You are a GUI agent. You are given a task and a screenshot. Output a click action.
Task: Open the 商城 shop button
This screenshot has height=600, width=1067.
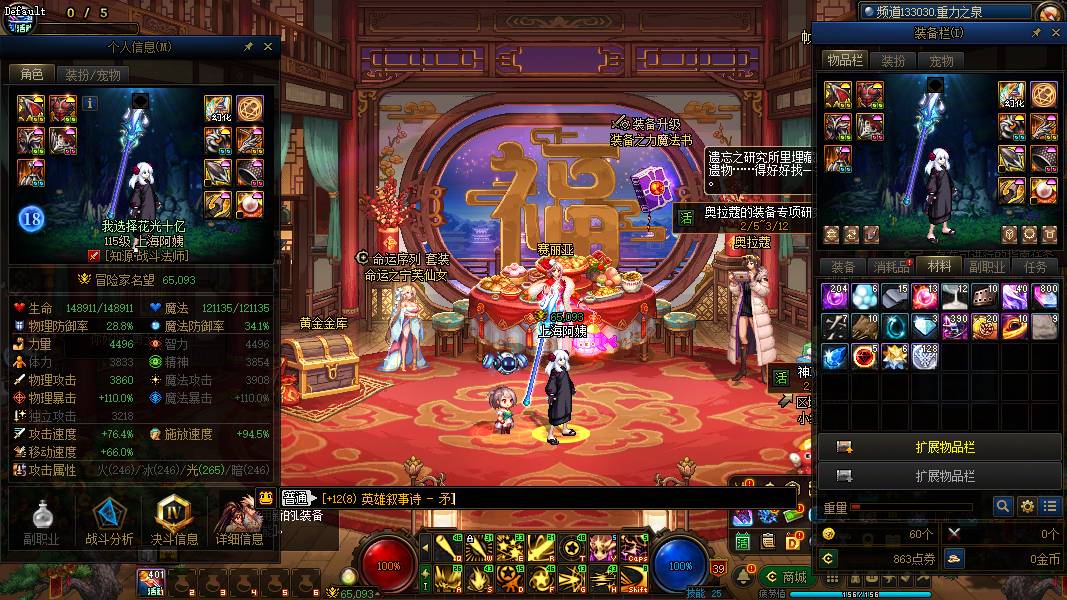[785, 577]
